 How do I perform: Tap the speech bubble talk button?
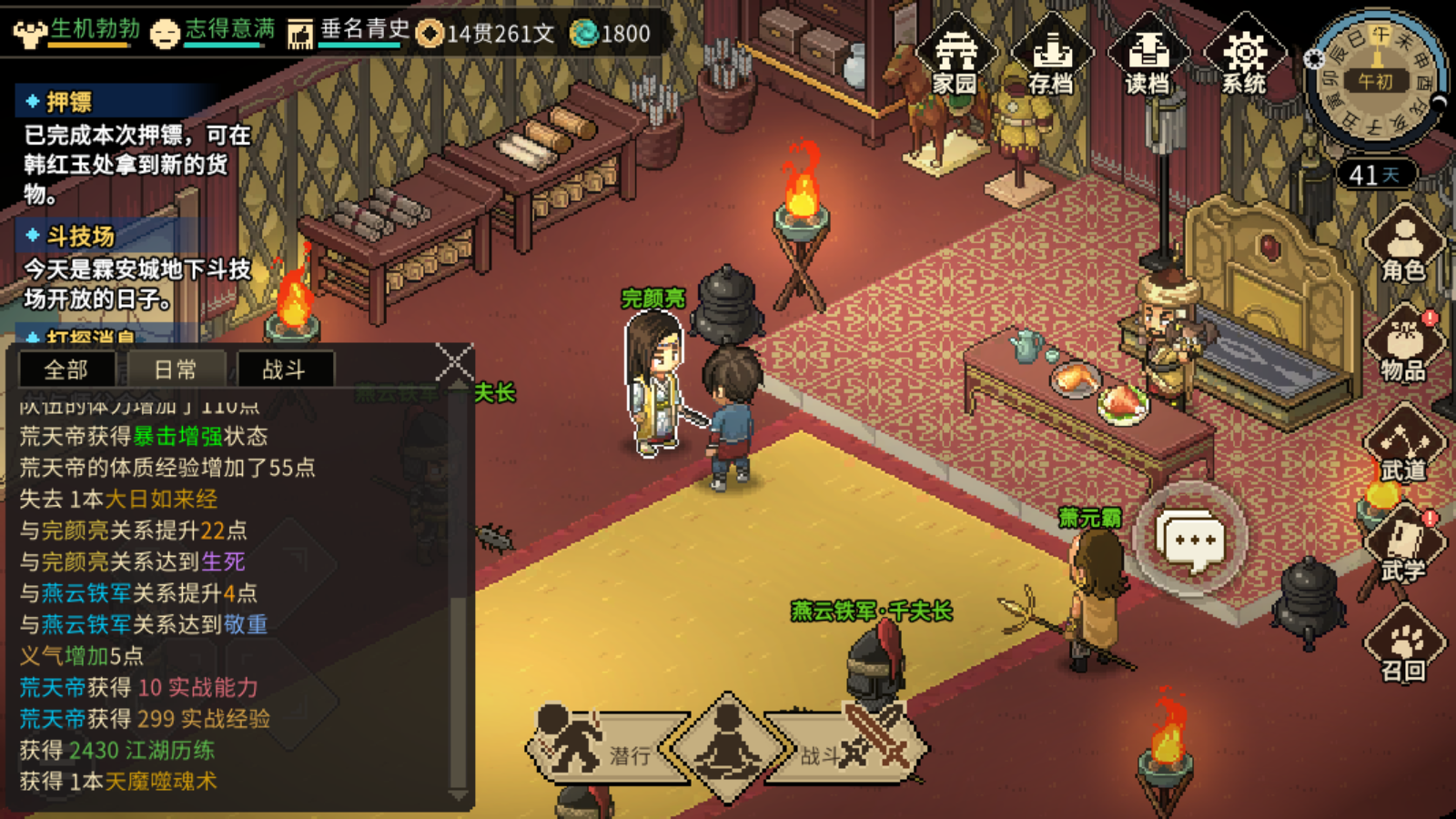[1191, 540]
